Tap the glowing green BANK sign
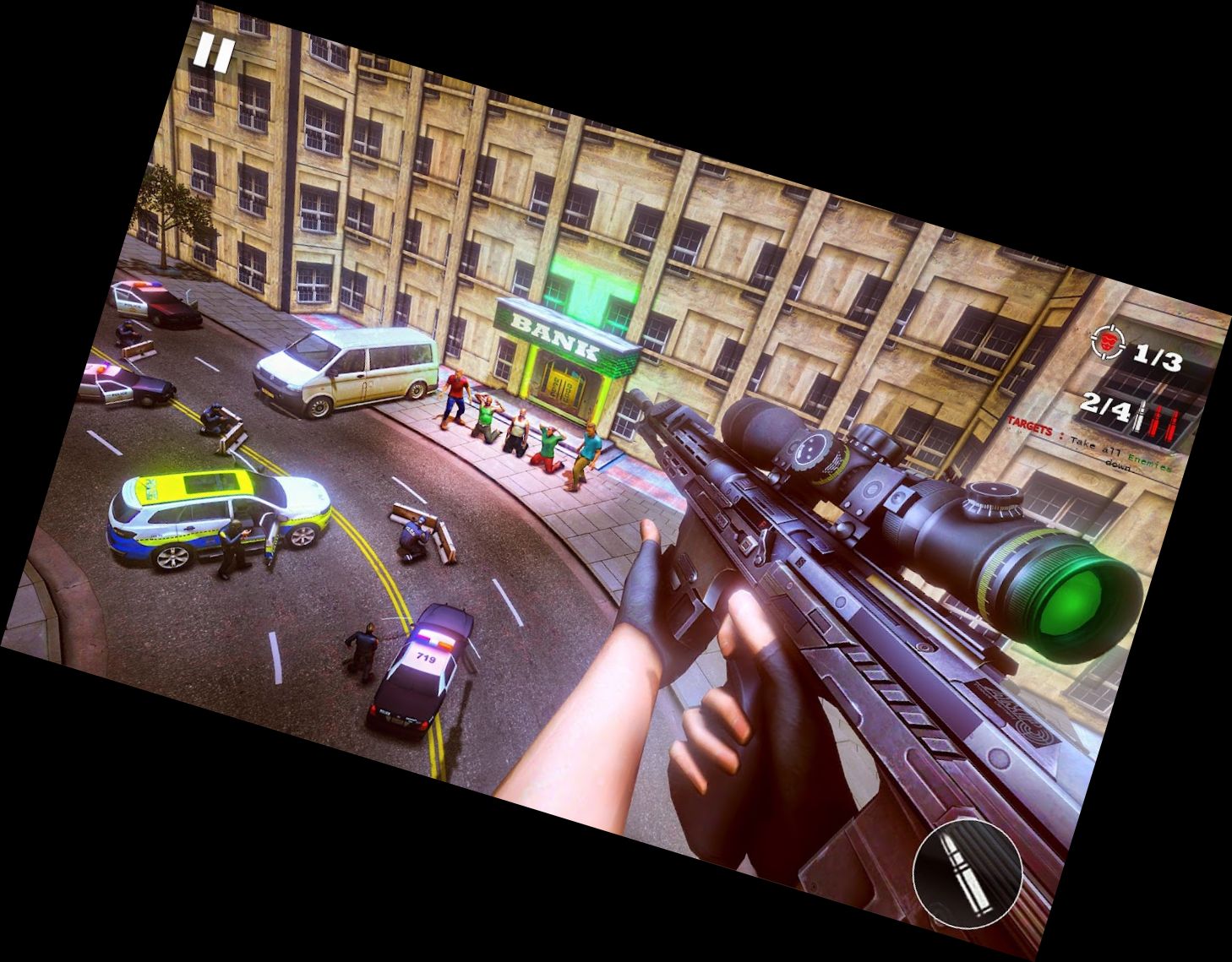This screenshot has height=962, width=1232. click(558, 338)
